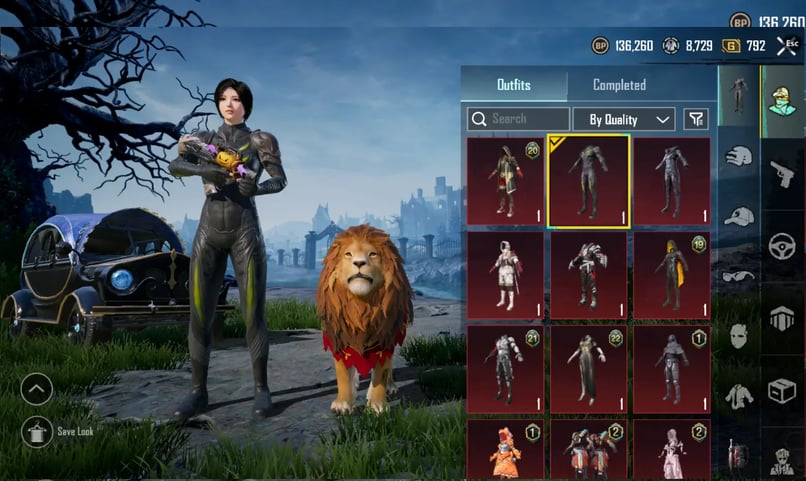Click the Save Look button
Image resolution: width=806 pixels, height=481 pixels.
point(38,431)
